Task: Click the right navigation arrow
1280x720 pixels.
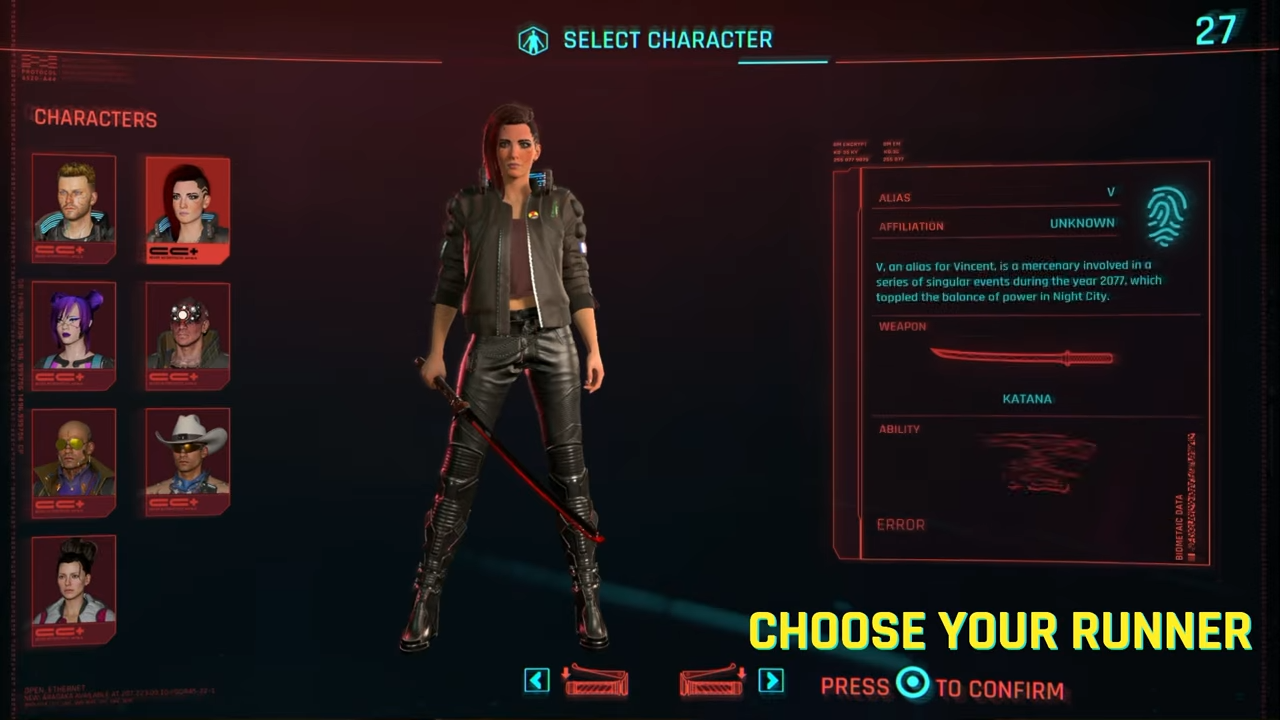Action: 771,681
